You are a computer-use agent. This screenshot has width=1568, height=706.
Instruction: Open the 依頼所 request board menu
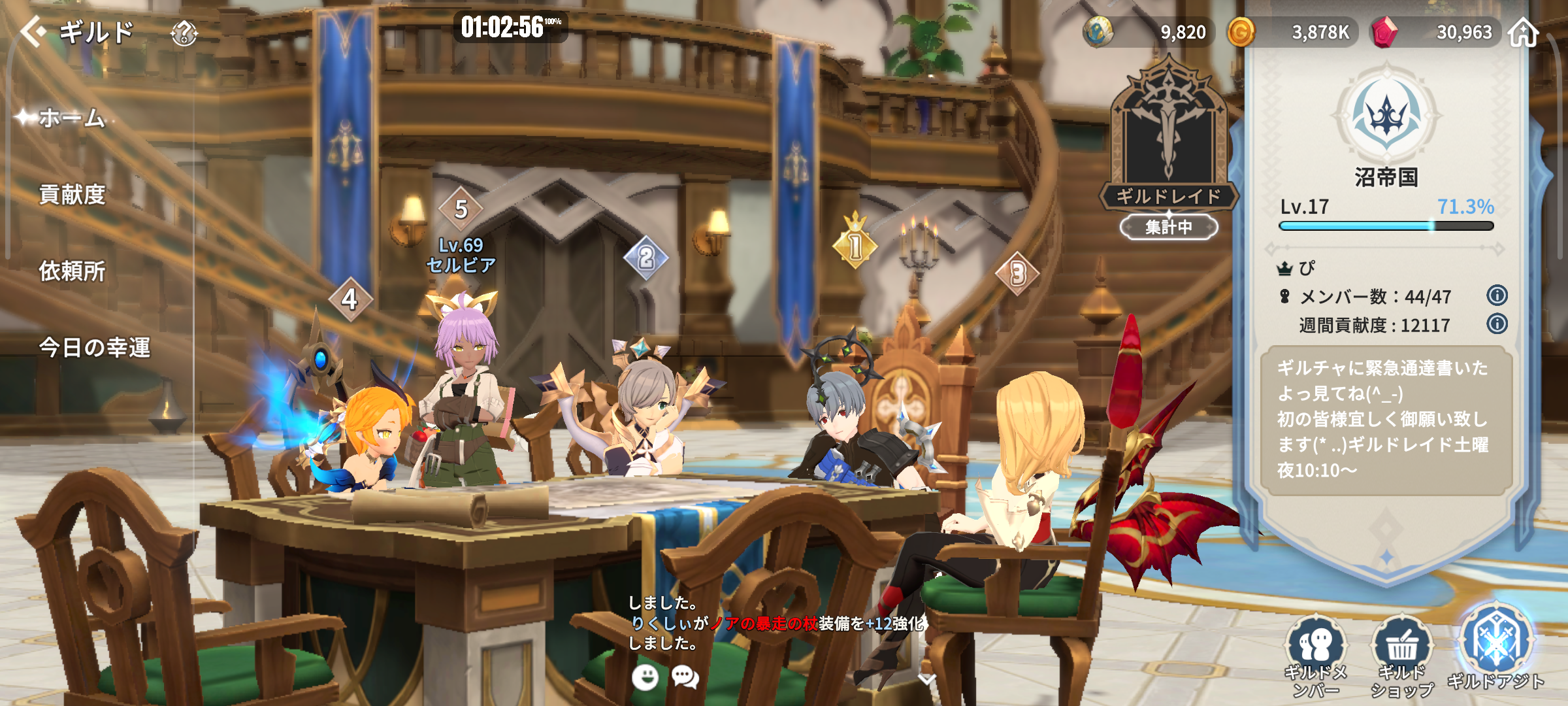tap(72, 271)
